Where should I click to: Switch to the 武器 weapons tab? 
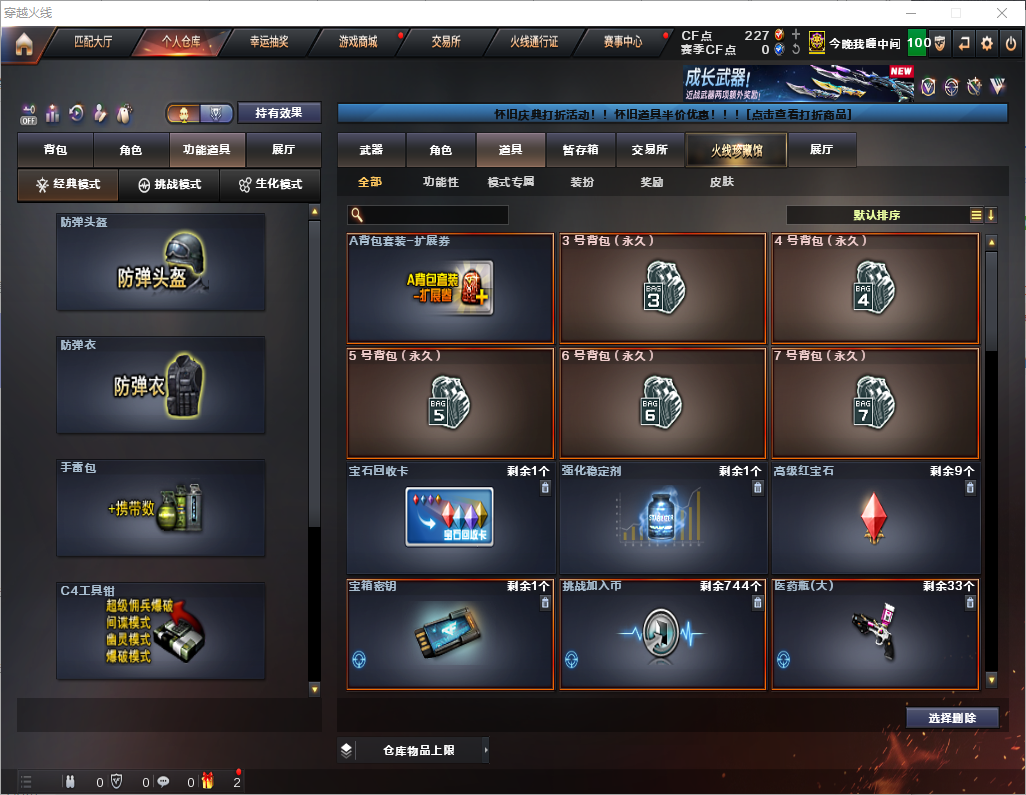pyautogui.click(x=371, y=150)
